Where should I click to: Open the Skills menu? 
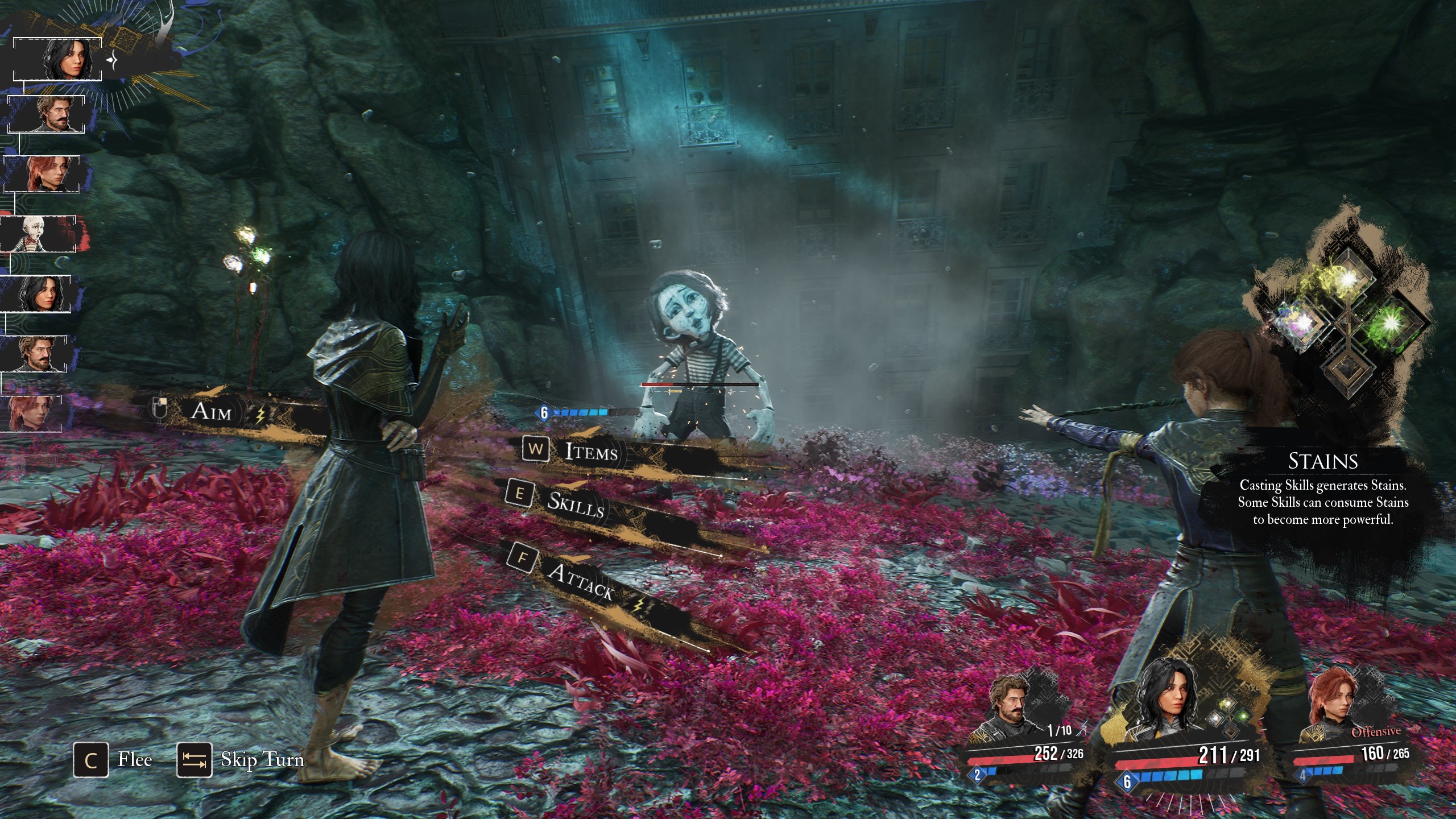574,504
